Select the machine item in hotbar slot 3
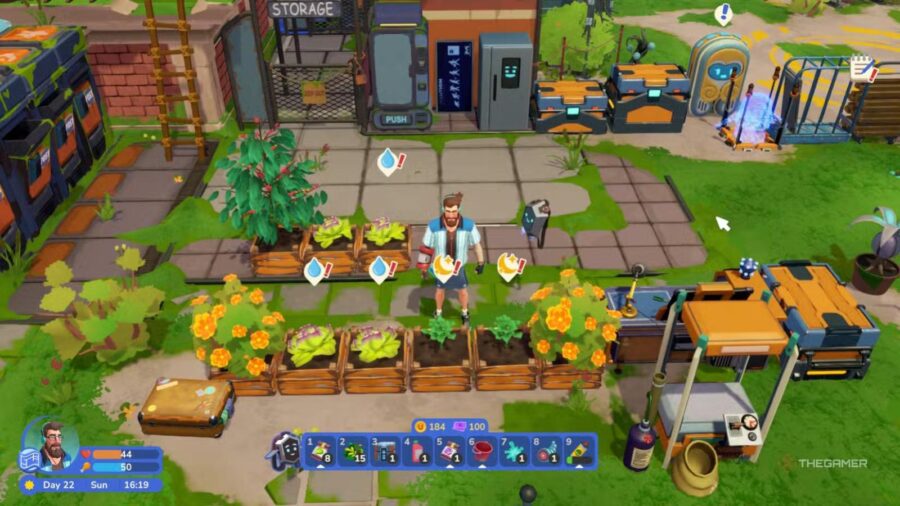 point(385,451)
